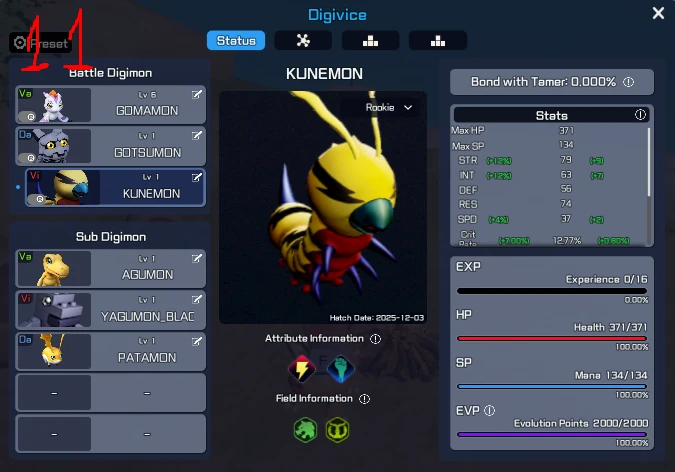Click the edit icon on Gomamon's row
The height and width of the screenshot is (472, 675).
(197, 94)
